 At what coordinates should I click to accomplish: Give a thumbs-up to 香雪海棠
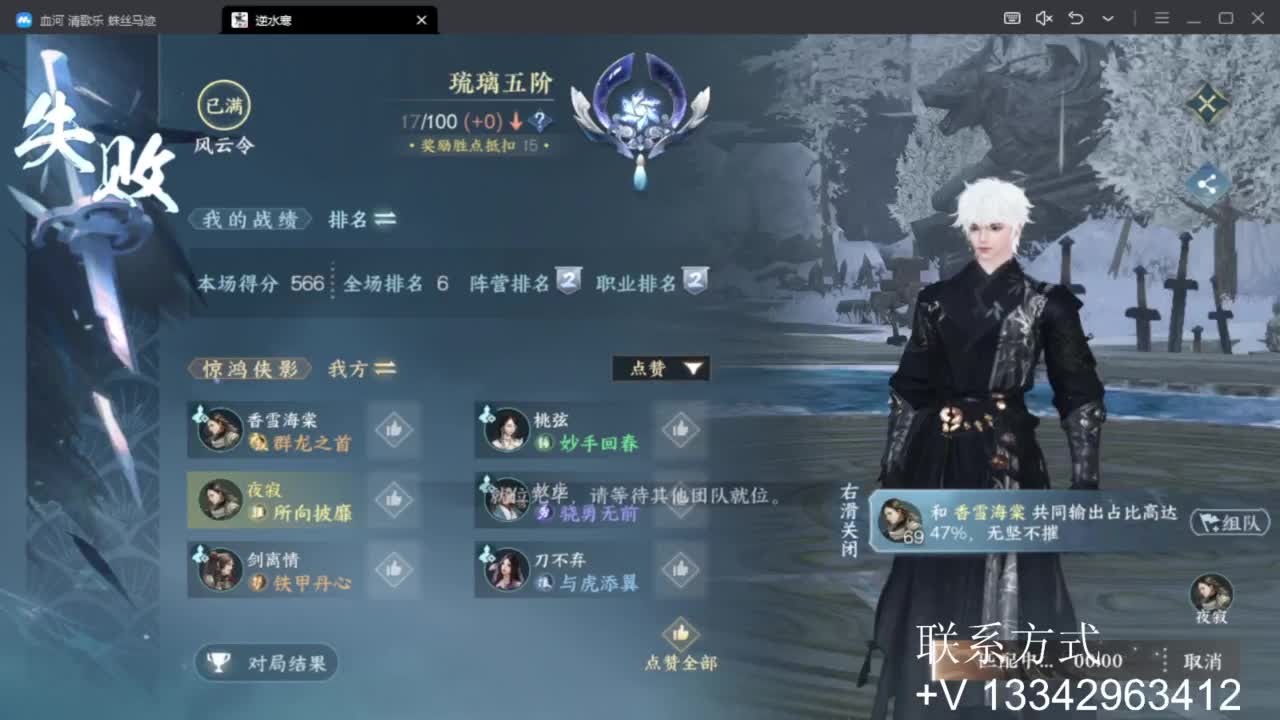pyautogui.click(x=393, y=430)
